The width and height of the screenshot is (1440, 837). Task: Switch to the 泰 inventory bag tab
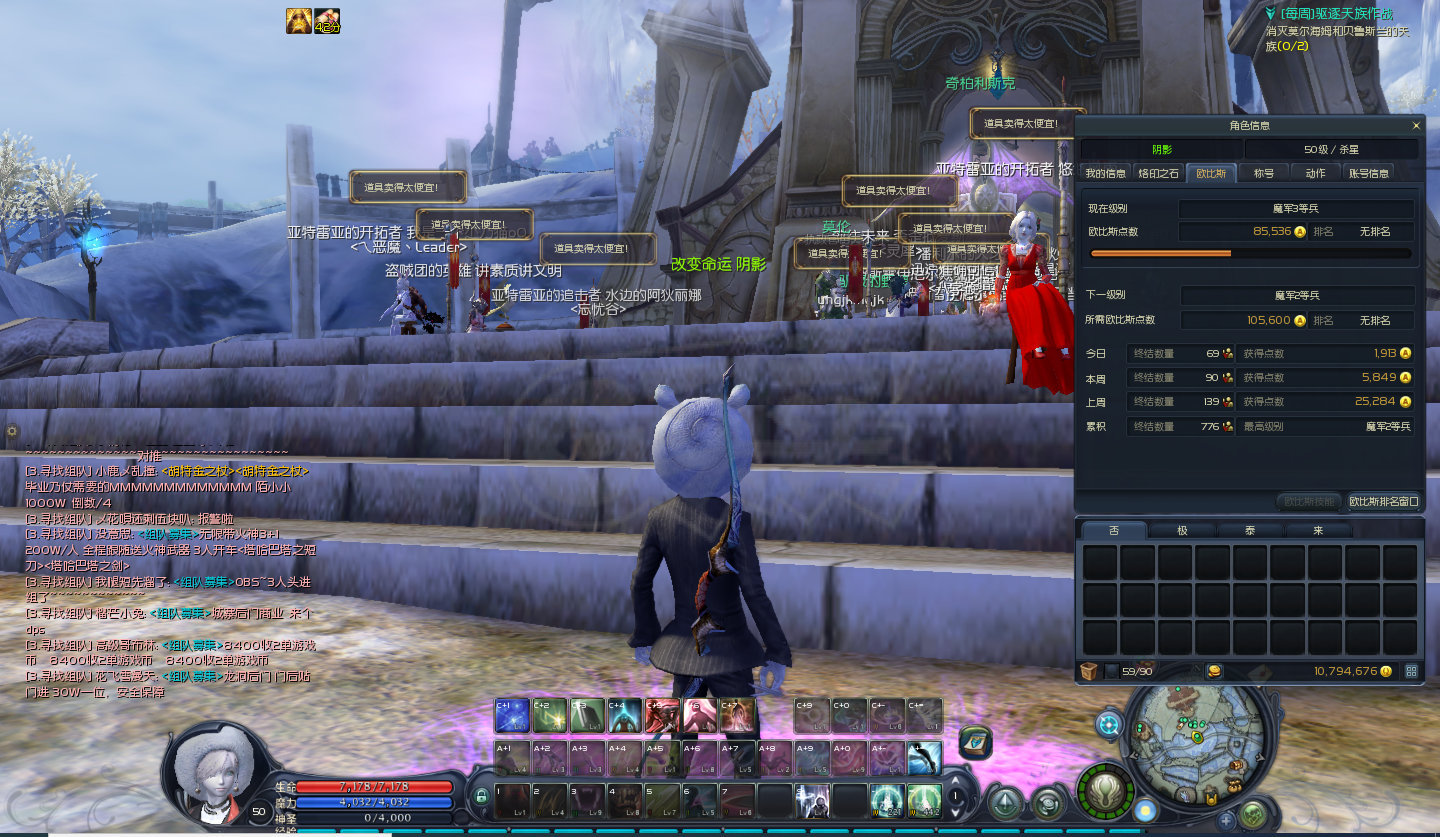tap(1249, 530)
